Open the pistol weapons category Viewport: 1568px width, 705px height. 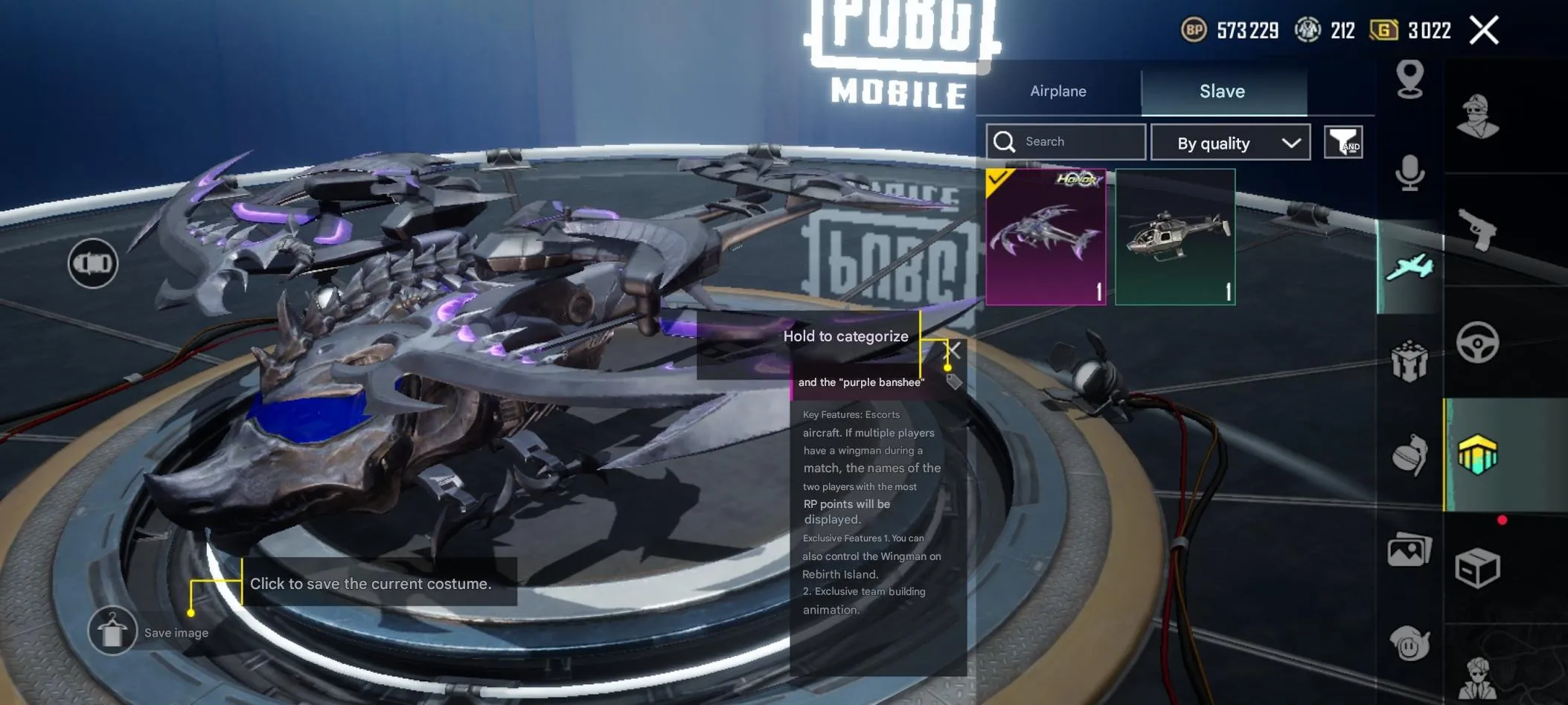[1477, 228]
